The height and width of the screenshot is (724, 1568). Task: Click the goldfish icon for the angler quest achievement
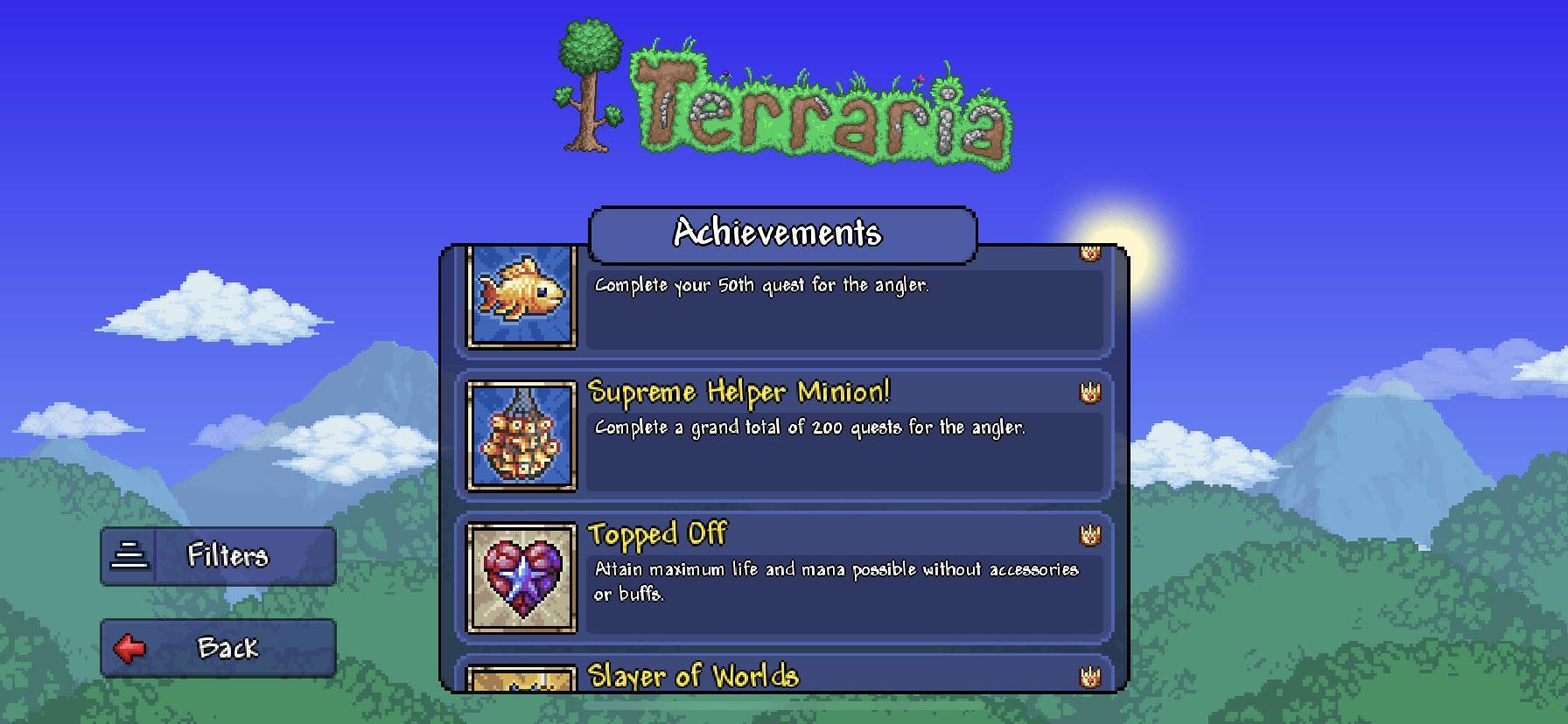[x=522, y=297]
